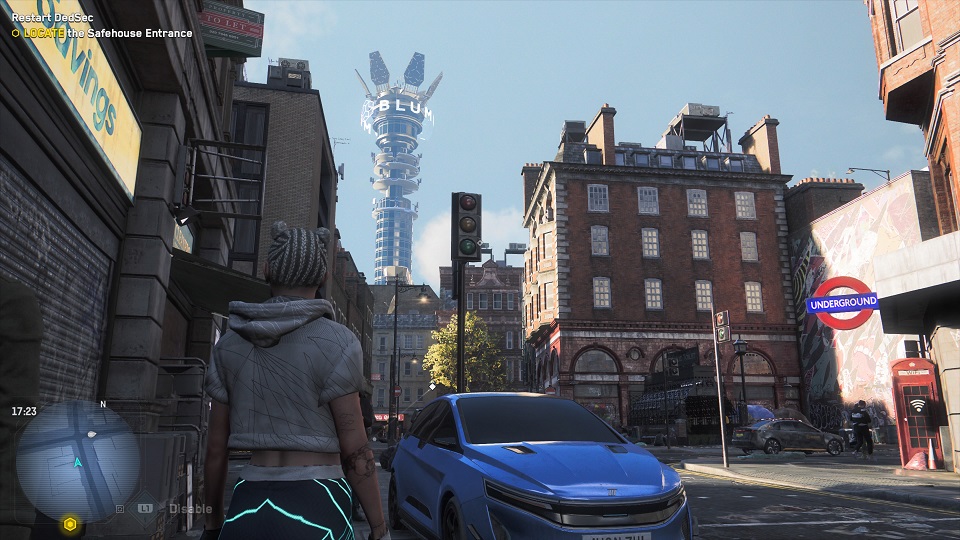The image size is (960, 540).
Task: Click the Locate the Safehouse Entrance objective
Action: pyautogui.click(x=102, y=33)
